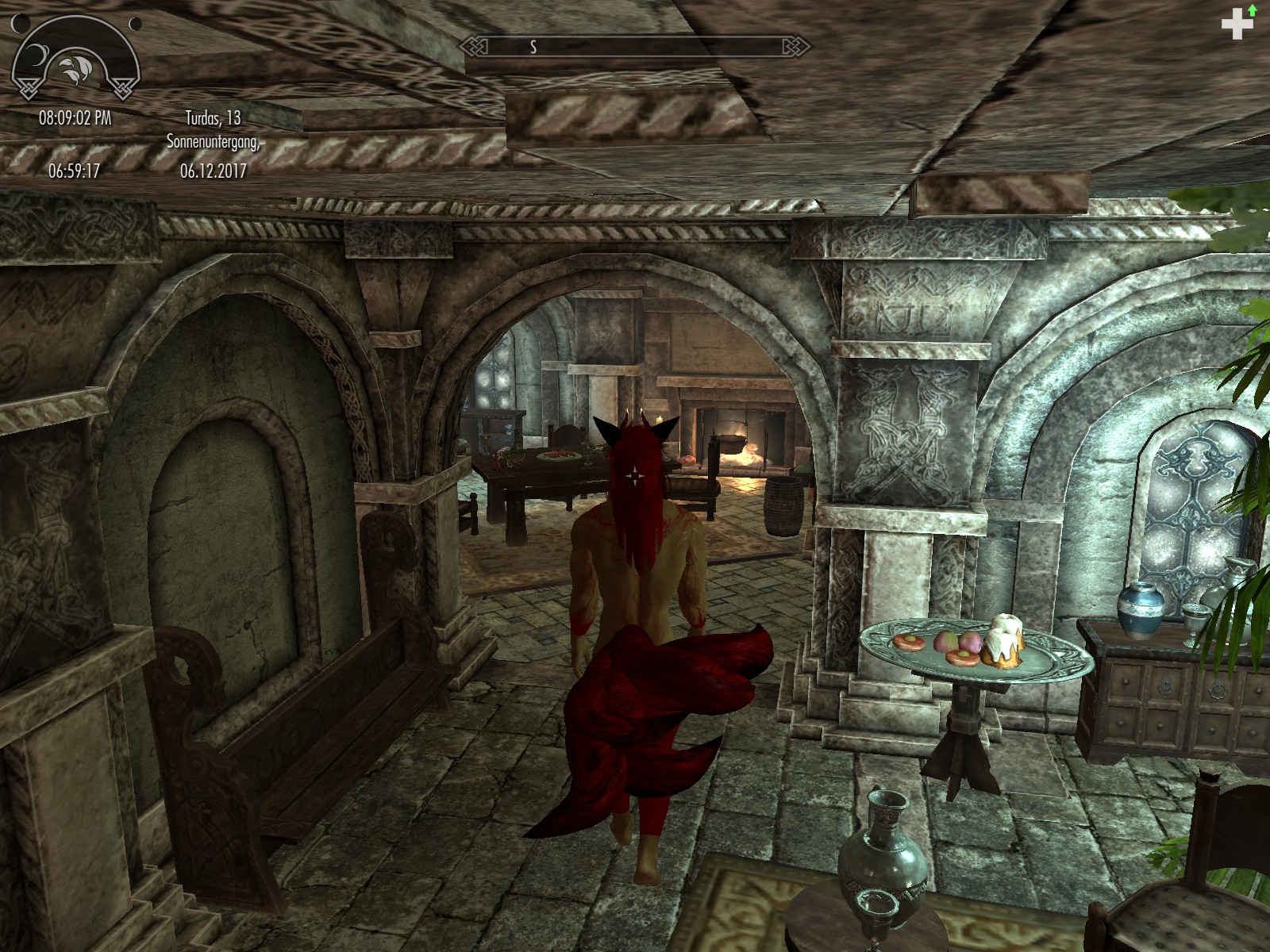1270x952 pixels.
Task: Click the south "S" compass marker
Action: 532,47
